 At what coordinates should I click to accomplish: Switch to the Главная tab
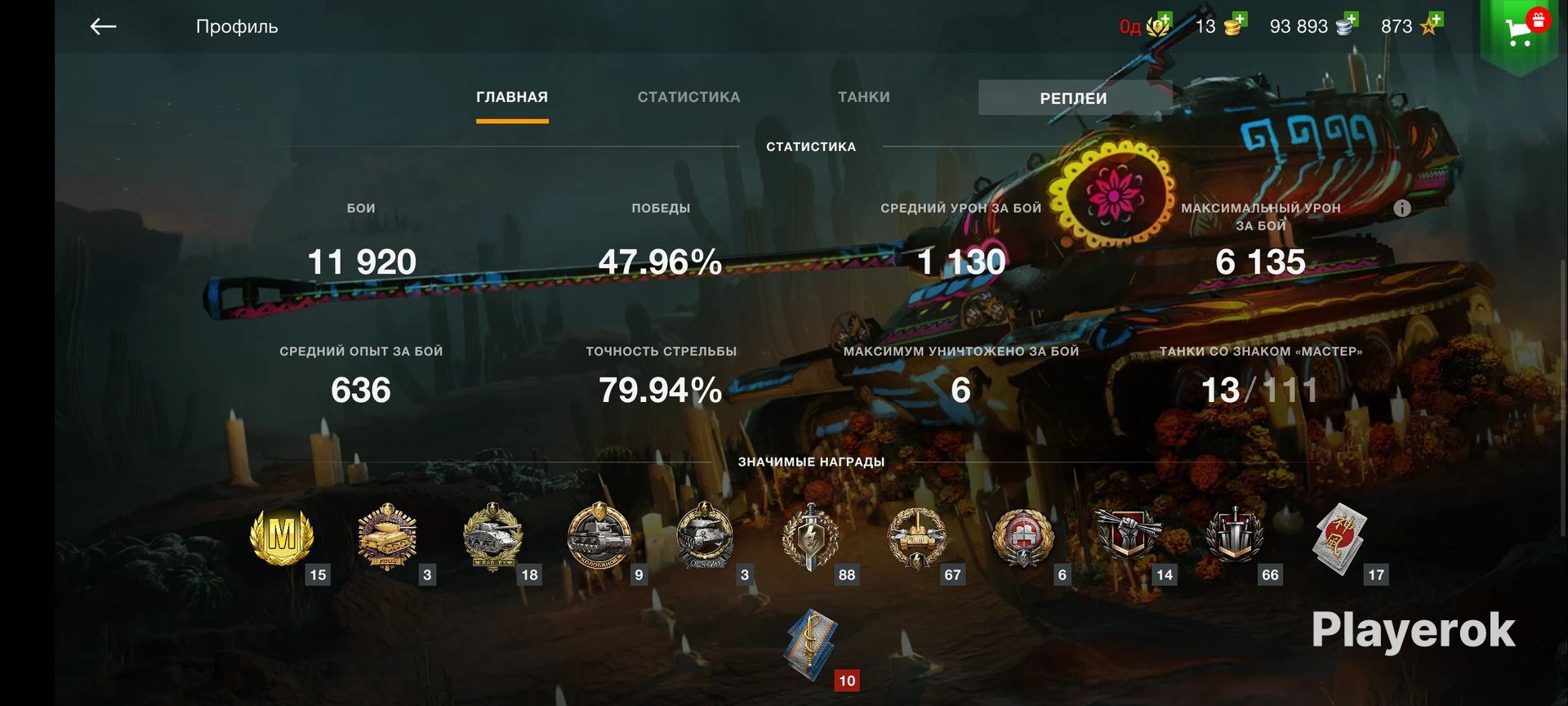click(x=512, y=97)
